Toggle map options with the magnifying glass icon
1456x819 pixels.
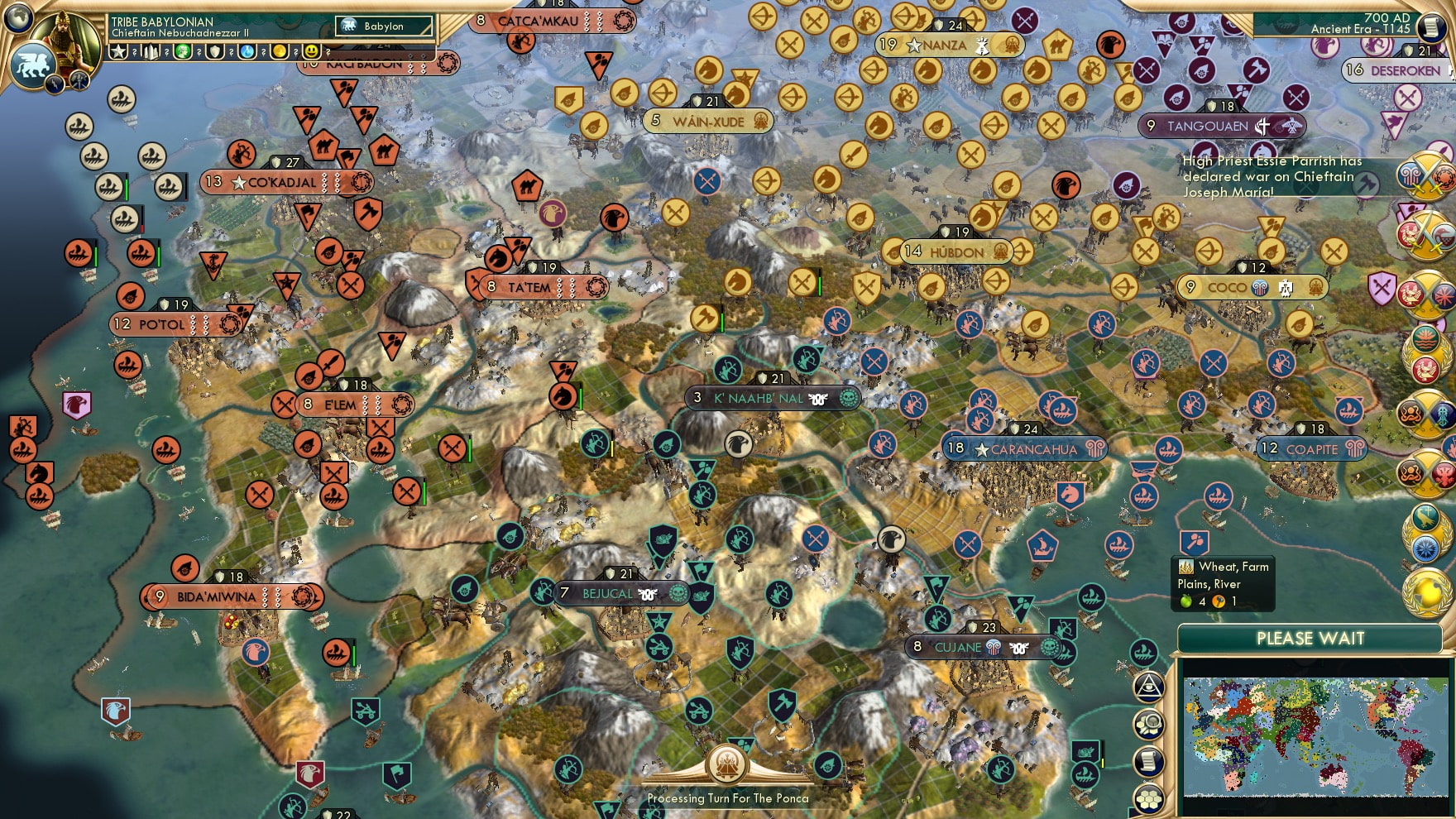click(x=1149, y=722)
